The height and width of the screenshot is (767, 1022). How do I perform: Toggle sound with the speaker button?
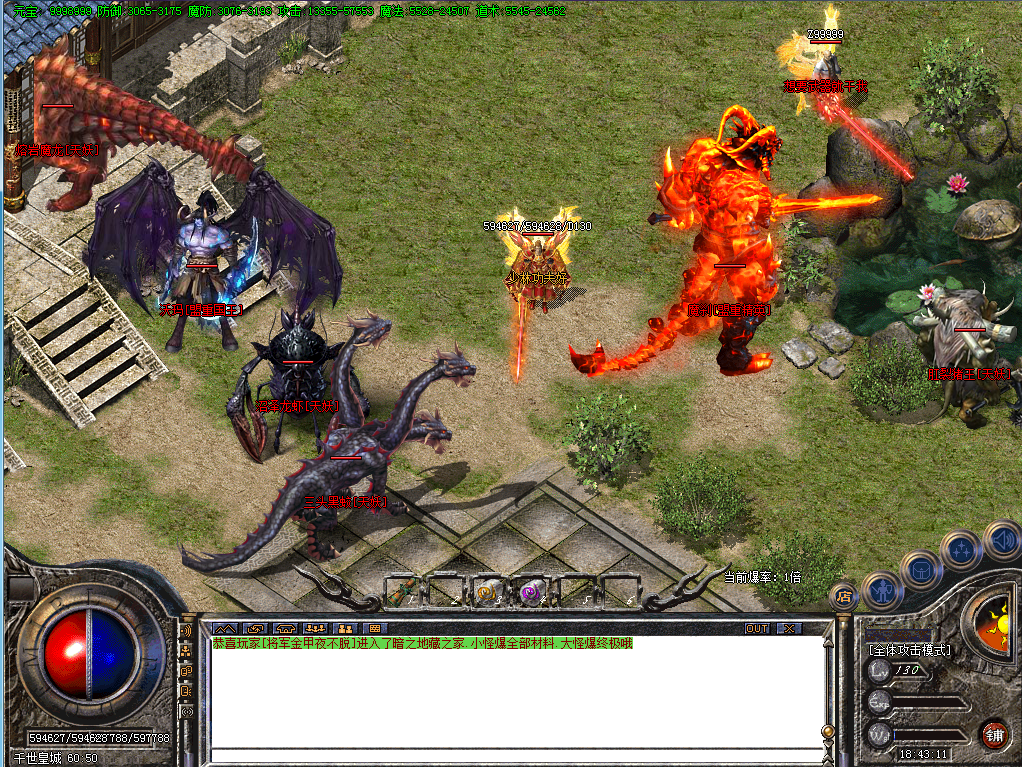coord(1001,540)
